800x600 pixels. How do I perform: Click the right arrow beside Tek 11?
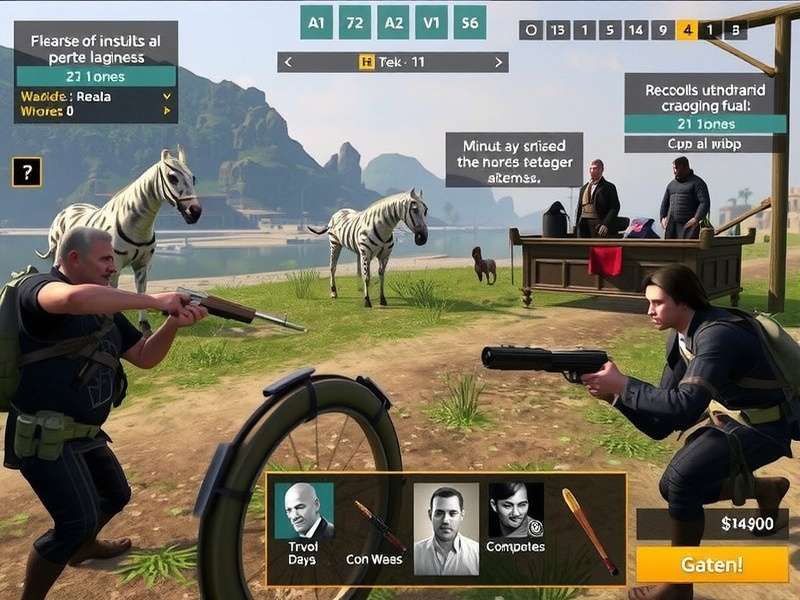(x=498, y=62)
